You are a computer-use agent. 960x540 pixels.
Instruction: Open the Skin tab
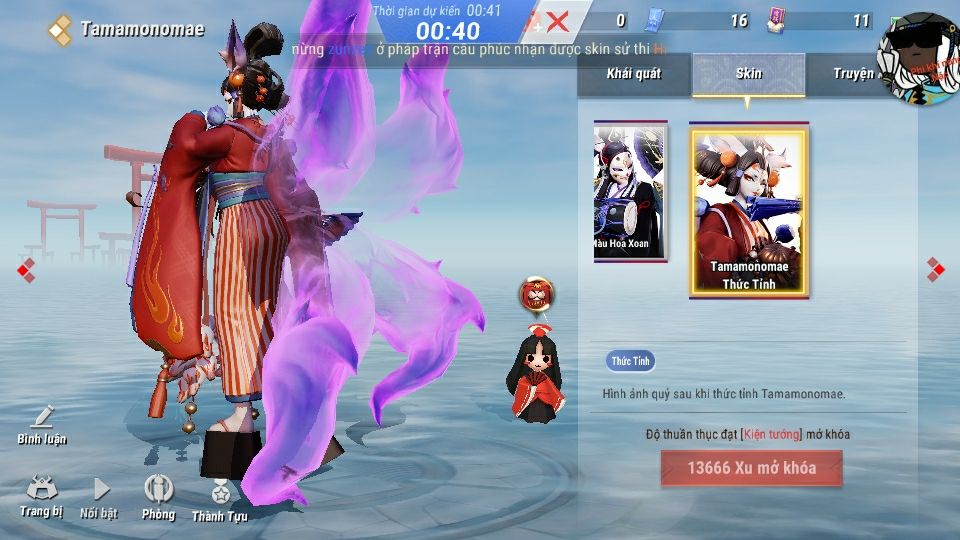click(x=748, y=74)
